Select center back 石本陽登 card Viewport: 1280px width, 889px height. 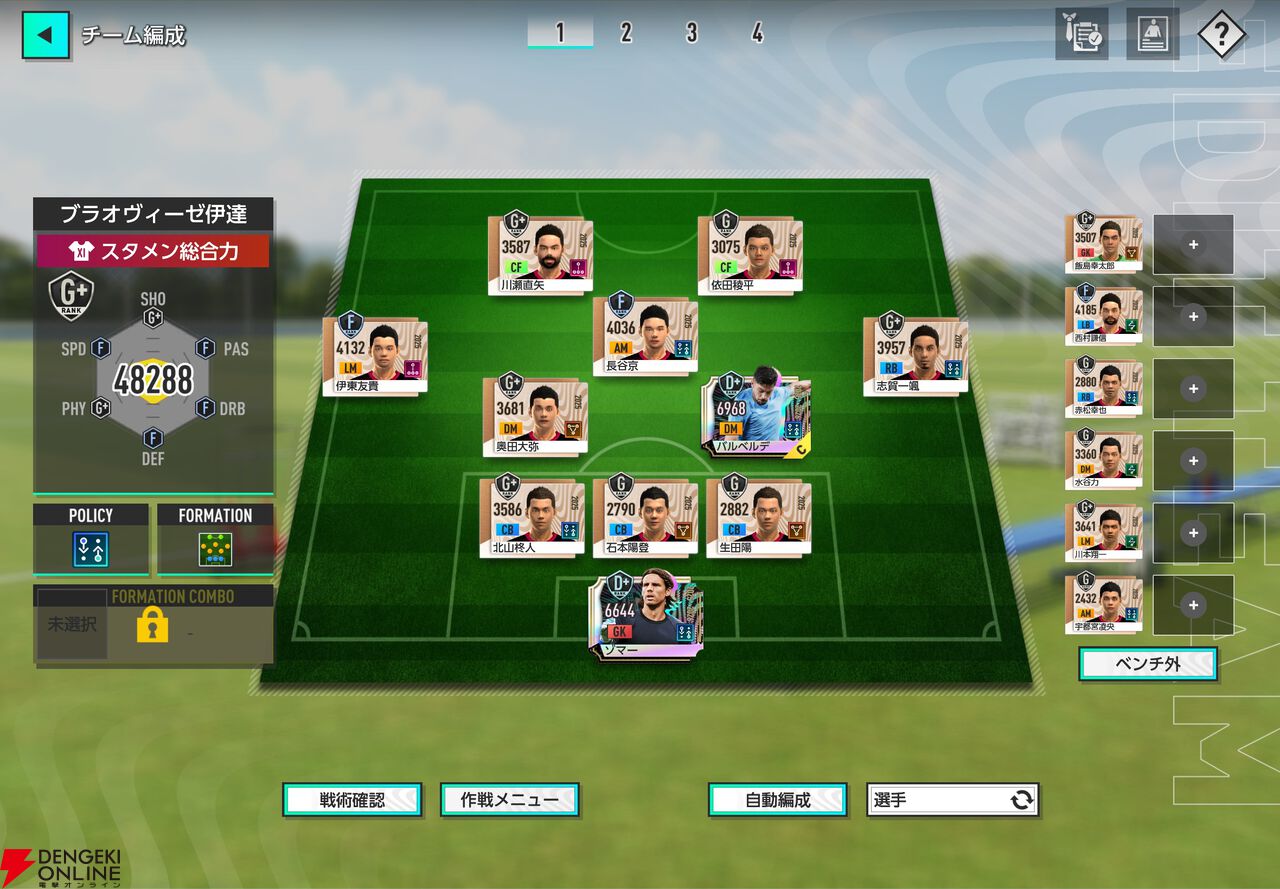(x=645, y=514)
